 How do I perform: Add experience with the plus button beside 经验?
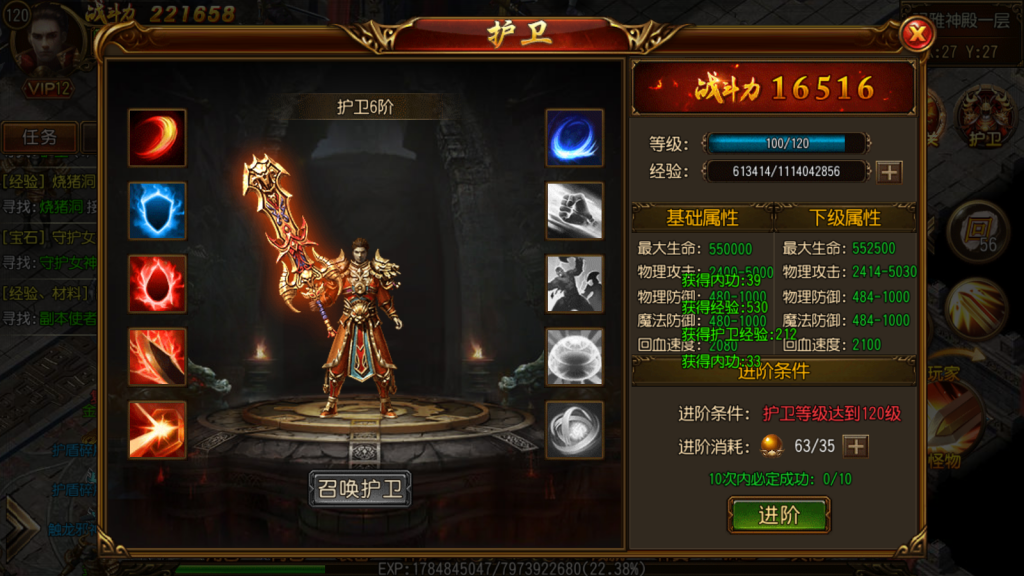(x=888, y=171)
